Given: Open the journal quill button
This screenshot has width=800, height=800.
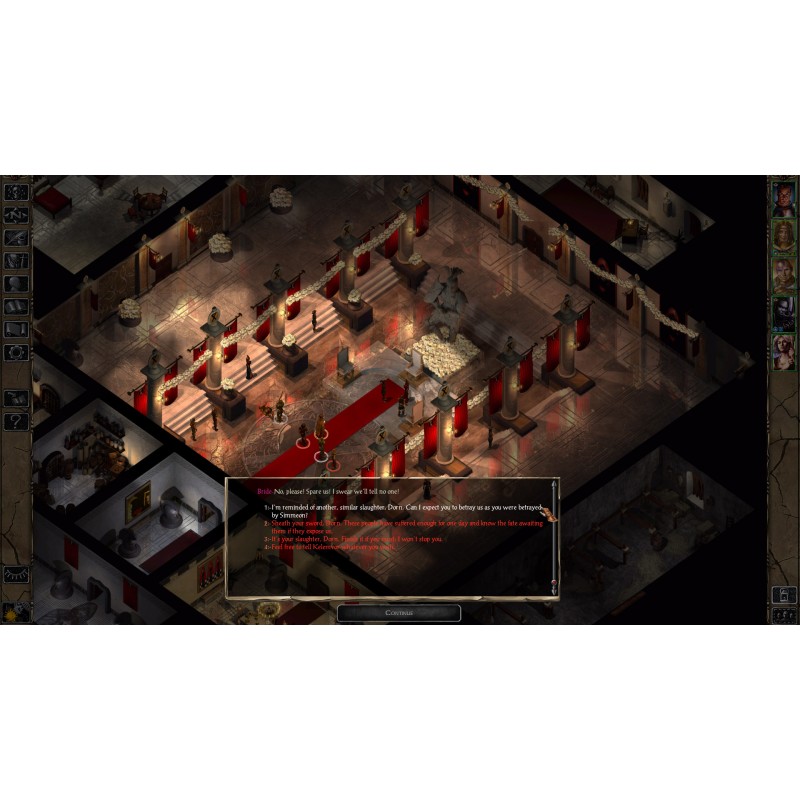Looking at the screenshot, I should point(16,237).
